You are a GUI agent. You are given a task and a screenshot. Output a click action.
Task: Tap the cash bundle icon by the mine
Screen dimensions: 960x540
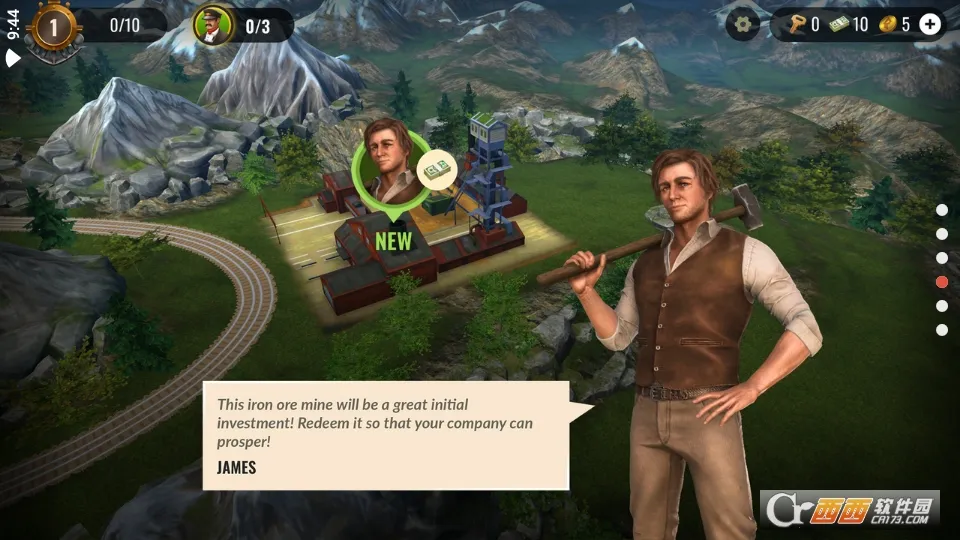point(435,170)
